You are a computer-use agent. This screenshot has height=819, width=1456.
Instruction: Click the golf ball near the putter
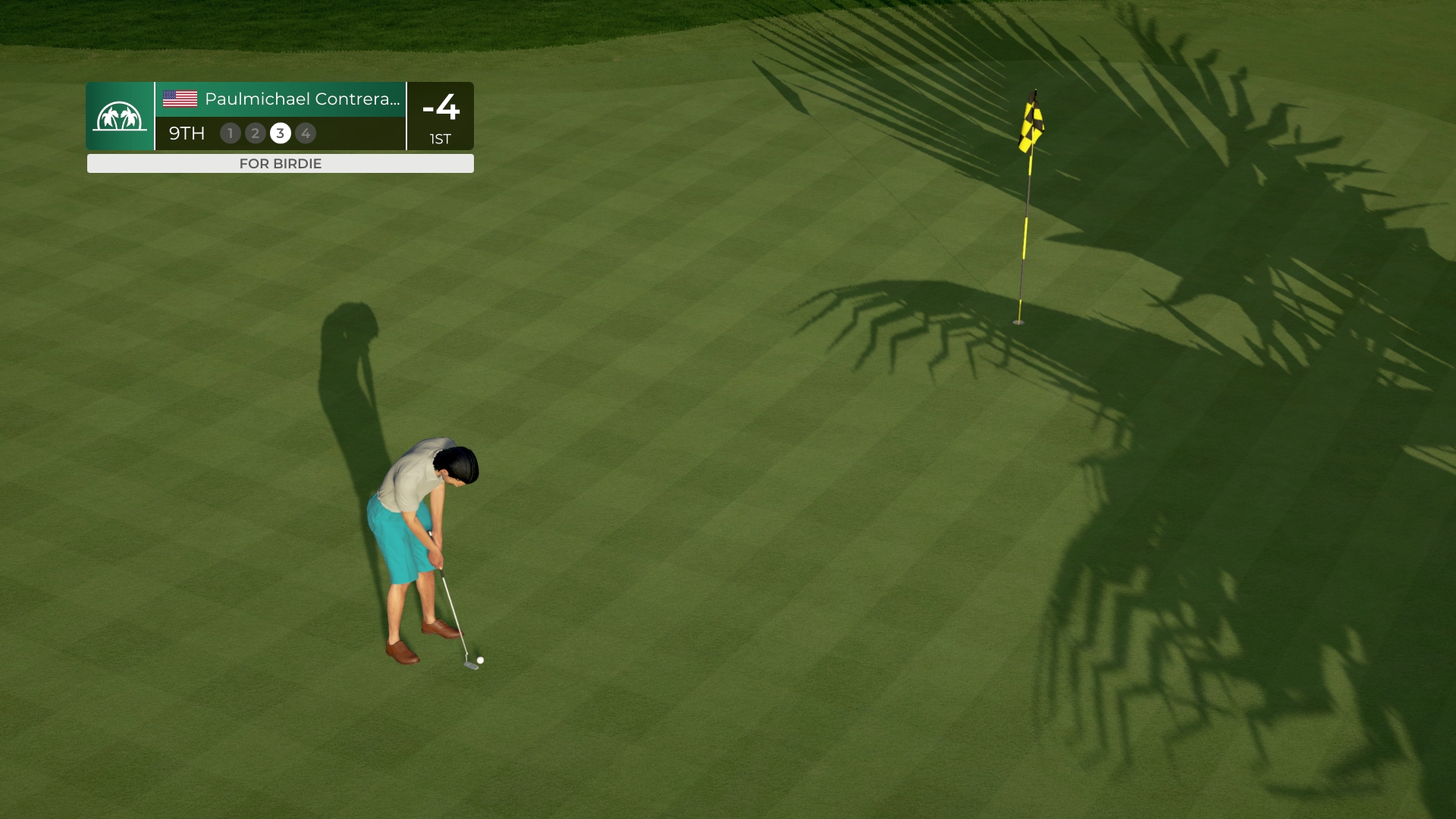click(479, 661)
